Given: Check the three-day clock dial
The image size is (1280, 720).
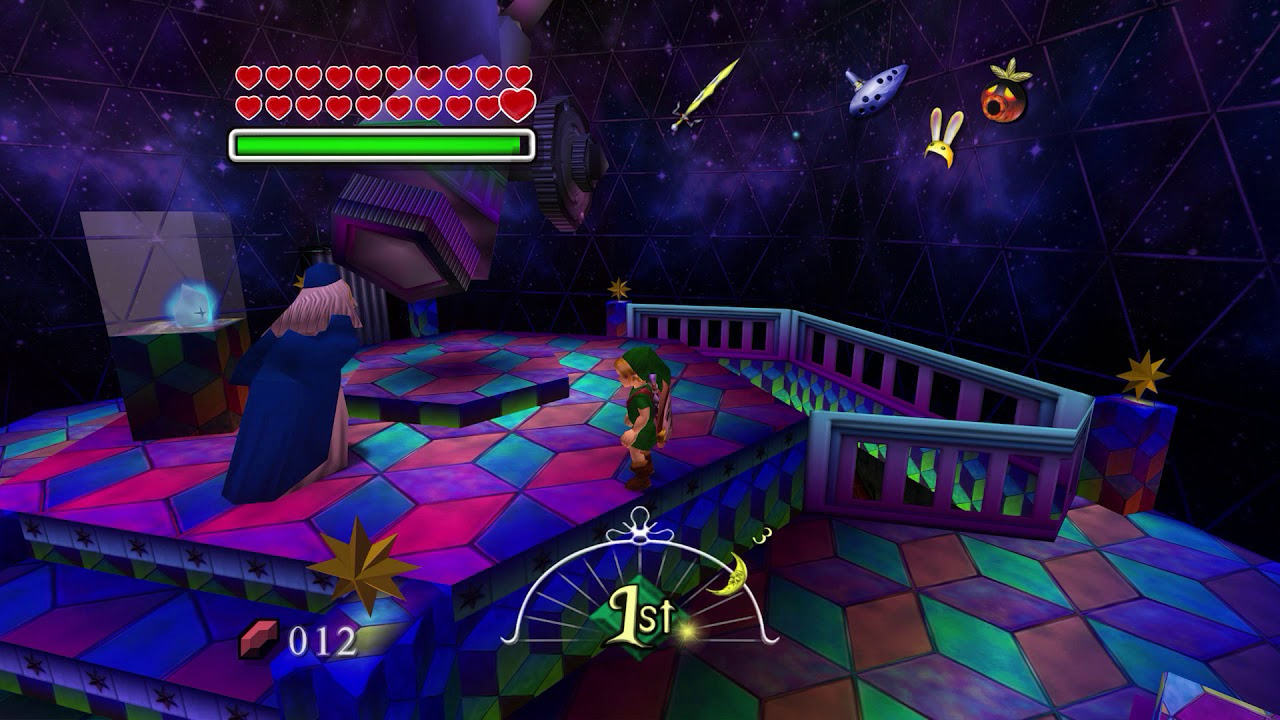Looking at the screenshot, I should 641,588.
